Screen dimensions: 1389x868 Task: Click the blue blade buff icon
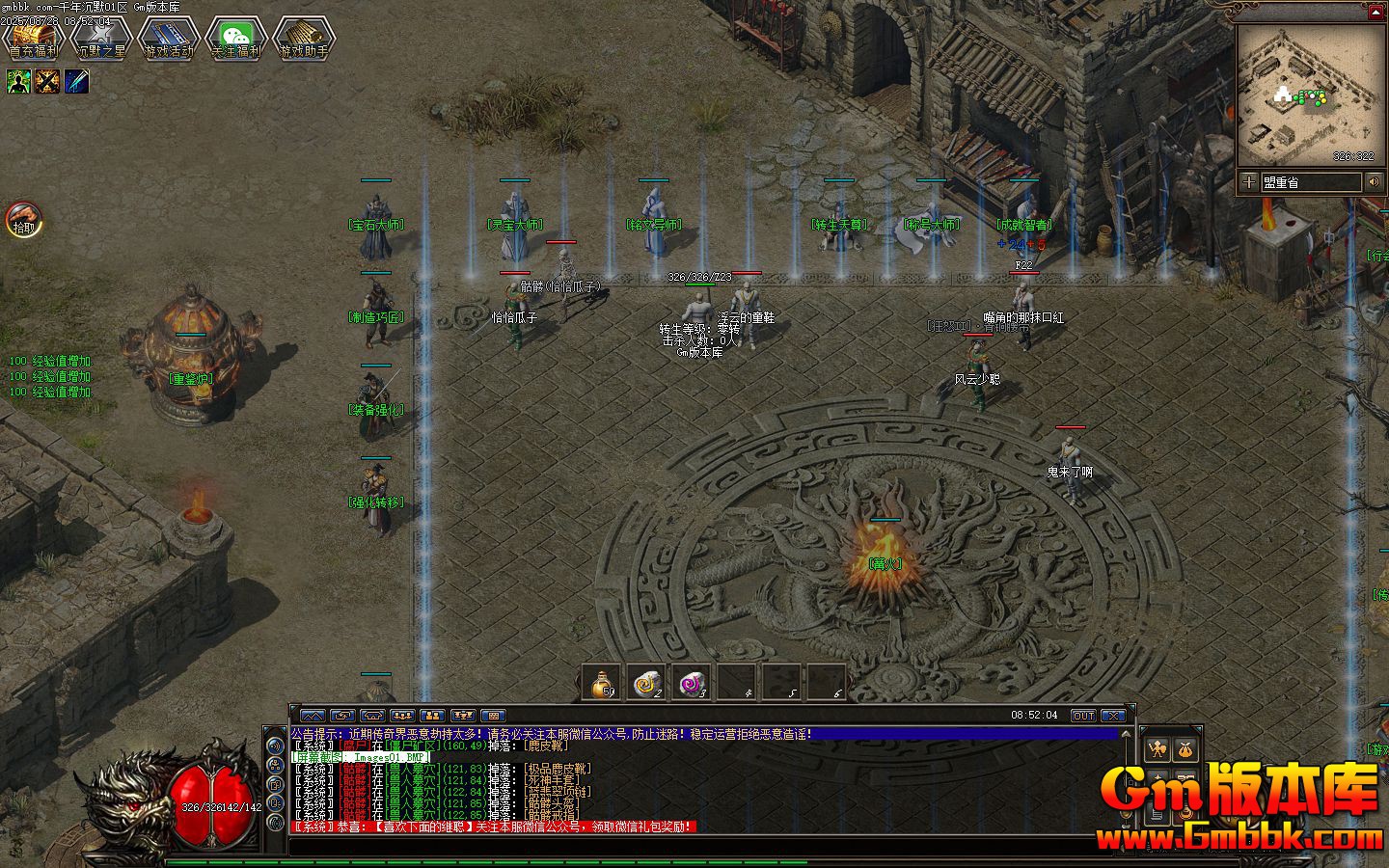coord(76,82)
